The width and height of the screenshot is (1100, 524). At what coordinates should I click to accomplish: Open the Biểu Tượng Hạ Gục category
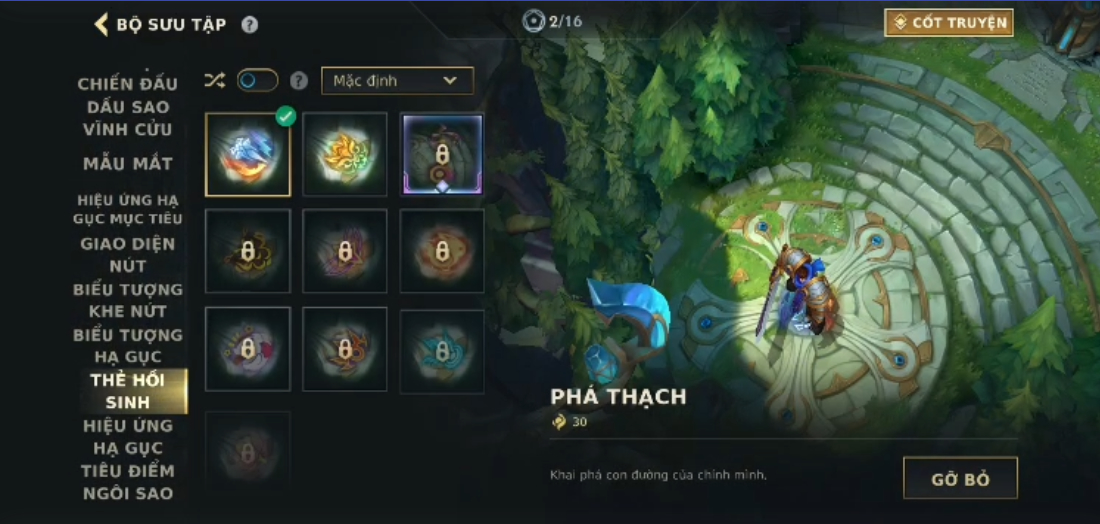pos(128,345)
